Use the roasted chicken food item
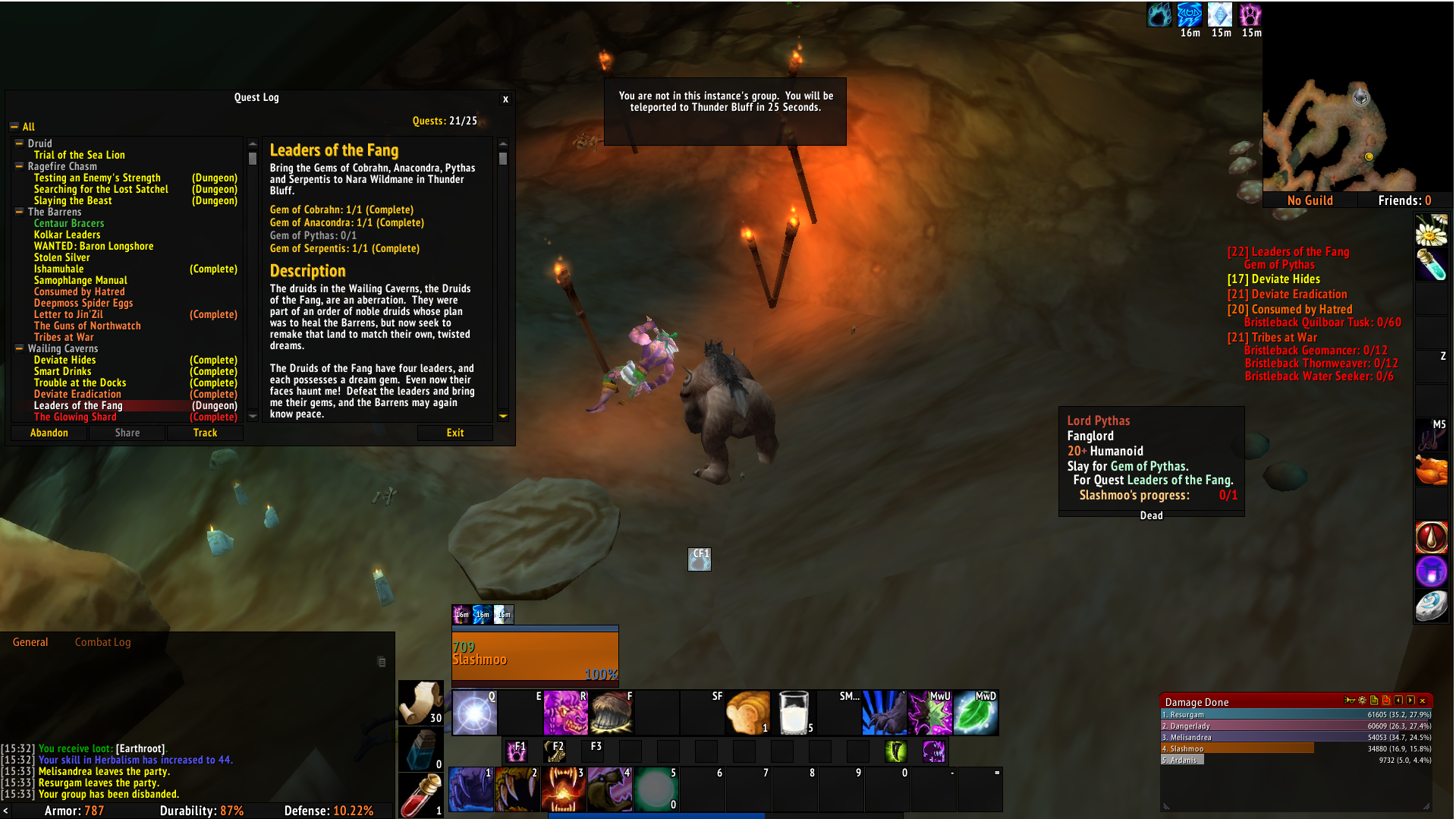The width and height of the screenshot is (1456, 819). click(x=1431, y=470)
